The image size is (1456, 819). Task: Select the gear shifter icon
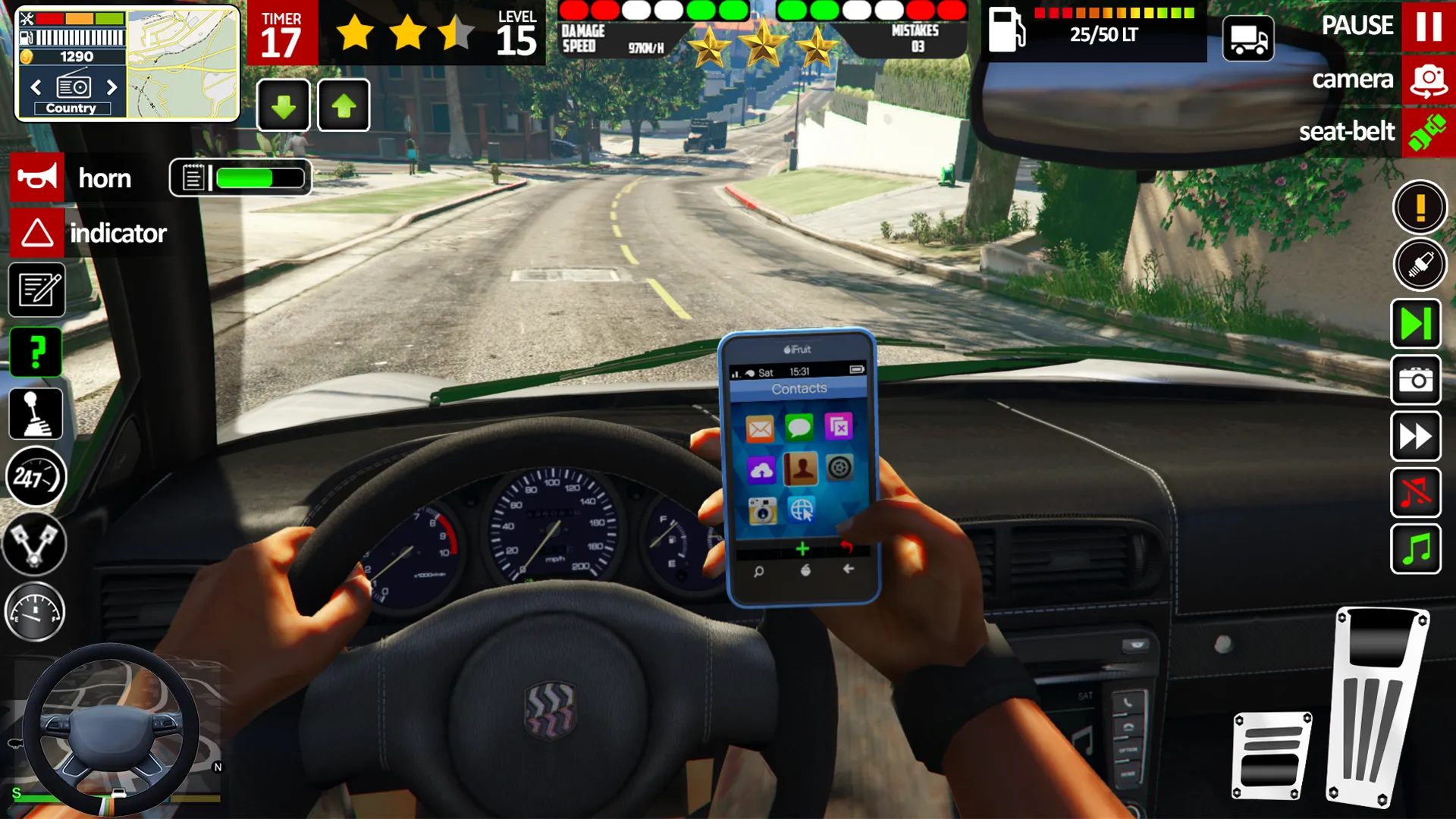click(36, 412)
